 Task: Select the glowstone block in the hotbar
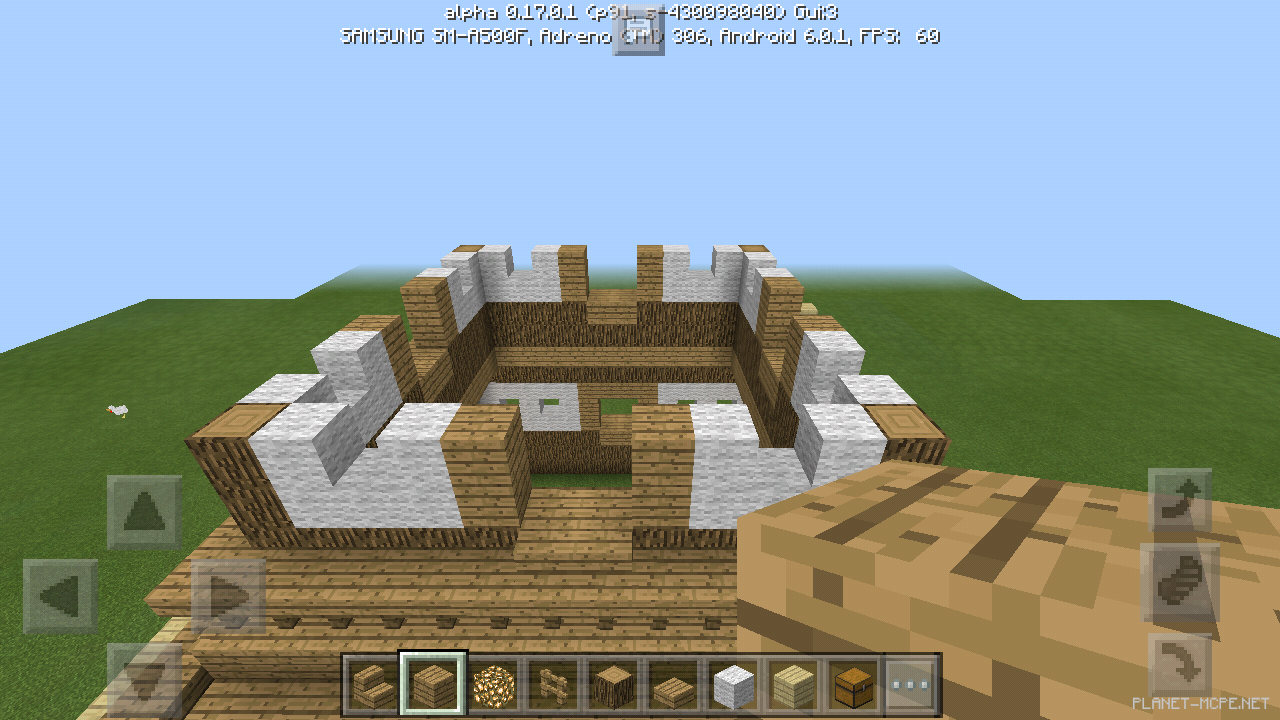tap(496, 684)
